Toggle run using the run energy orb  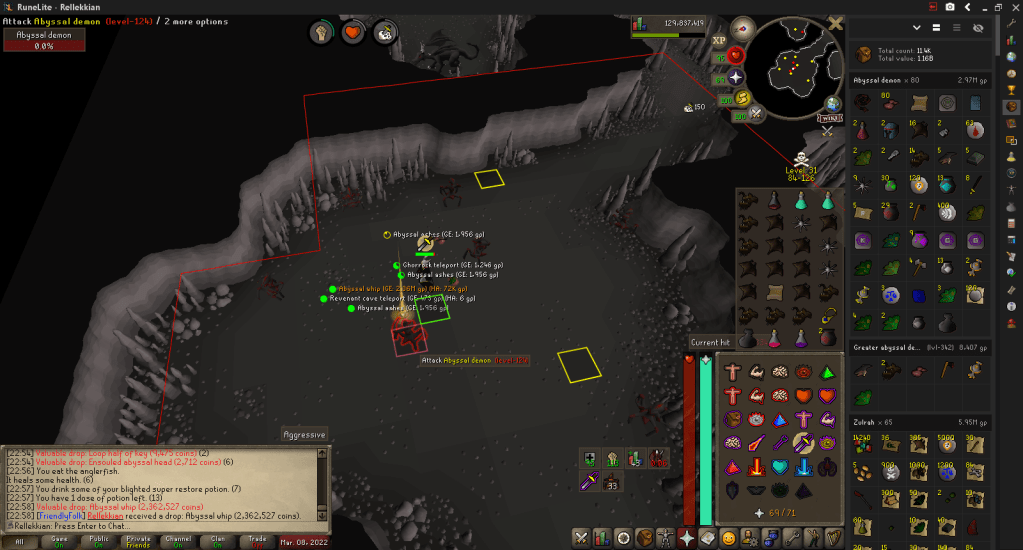pyautogui.click(x=744, y=98)
